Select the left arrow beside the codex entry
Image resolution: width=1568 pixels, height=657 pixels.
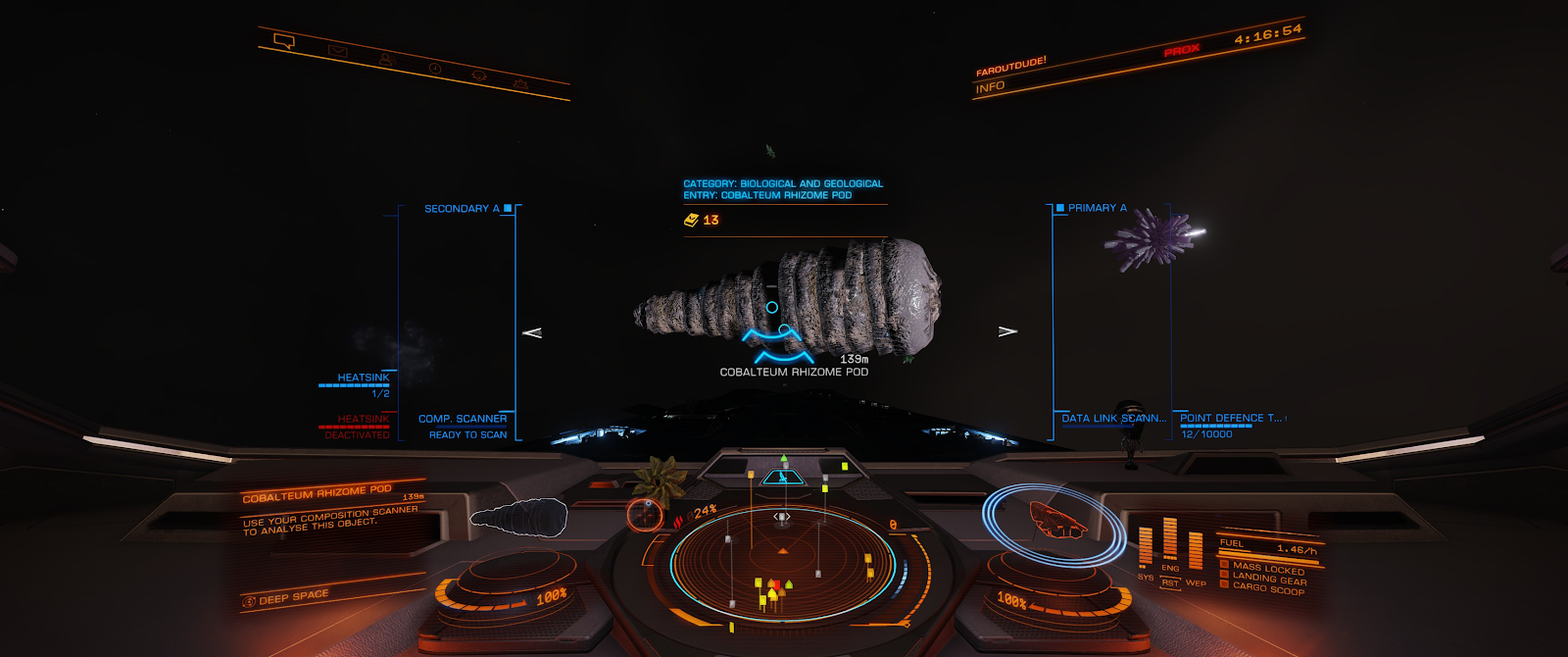tap(532, 332)
